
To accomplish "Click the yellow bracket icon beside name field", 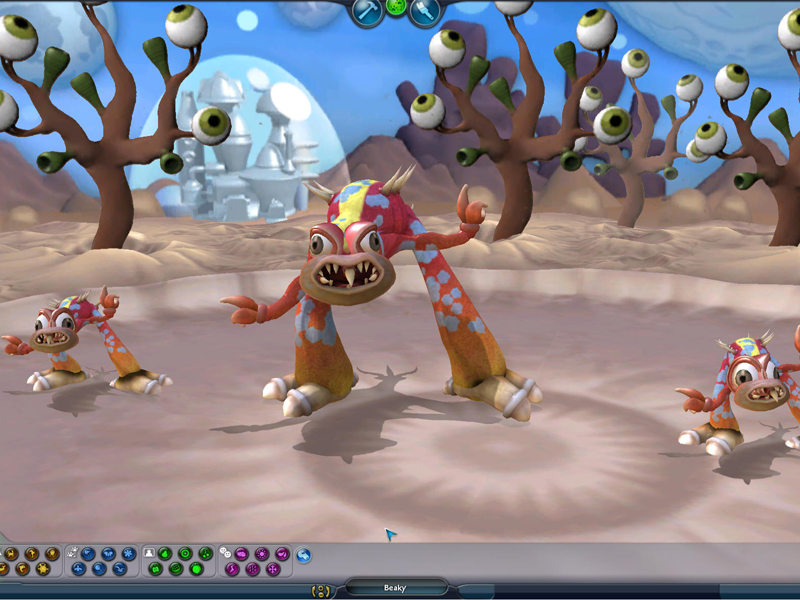I will pyautogui.click(x=321, y=590).
